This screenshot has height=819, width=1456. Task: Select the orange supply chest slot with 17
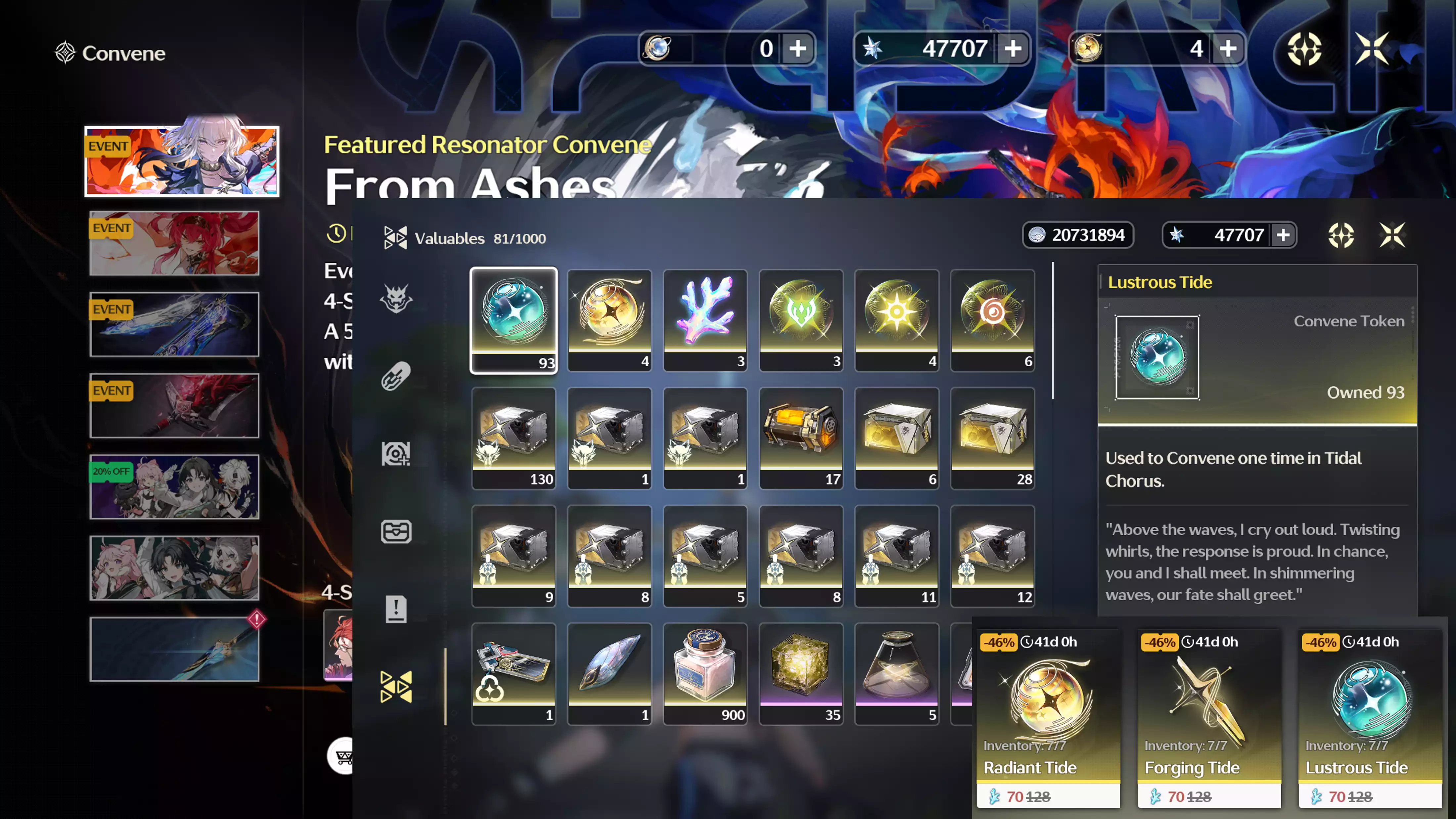point(801,437)
